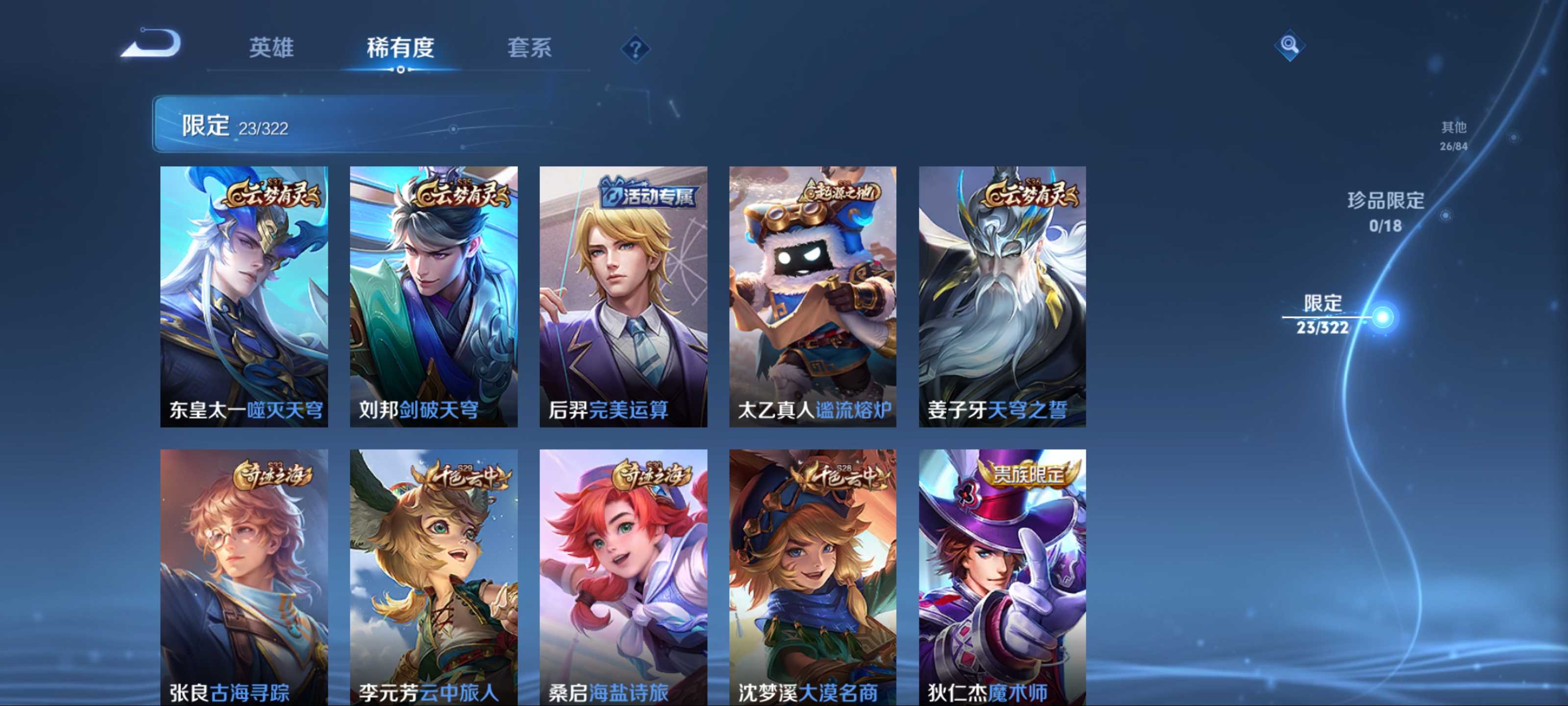1568x706 pixels.
Task: Select the 太乙真人 skin card
Action: 812,297
